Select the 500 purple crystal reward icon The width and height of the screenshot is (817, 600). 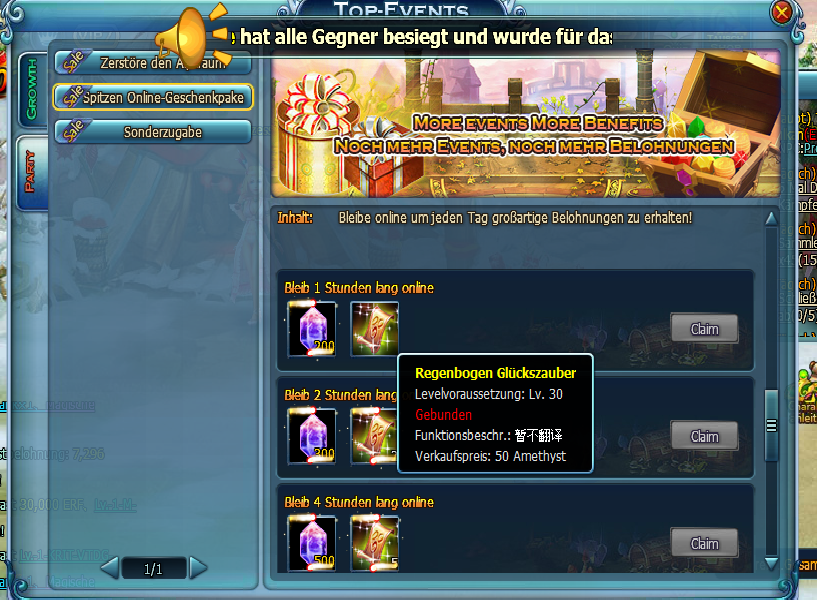pyautogui.click(x=311, y=543)
